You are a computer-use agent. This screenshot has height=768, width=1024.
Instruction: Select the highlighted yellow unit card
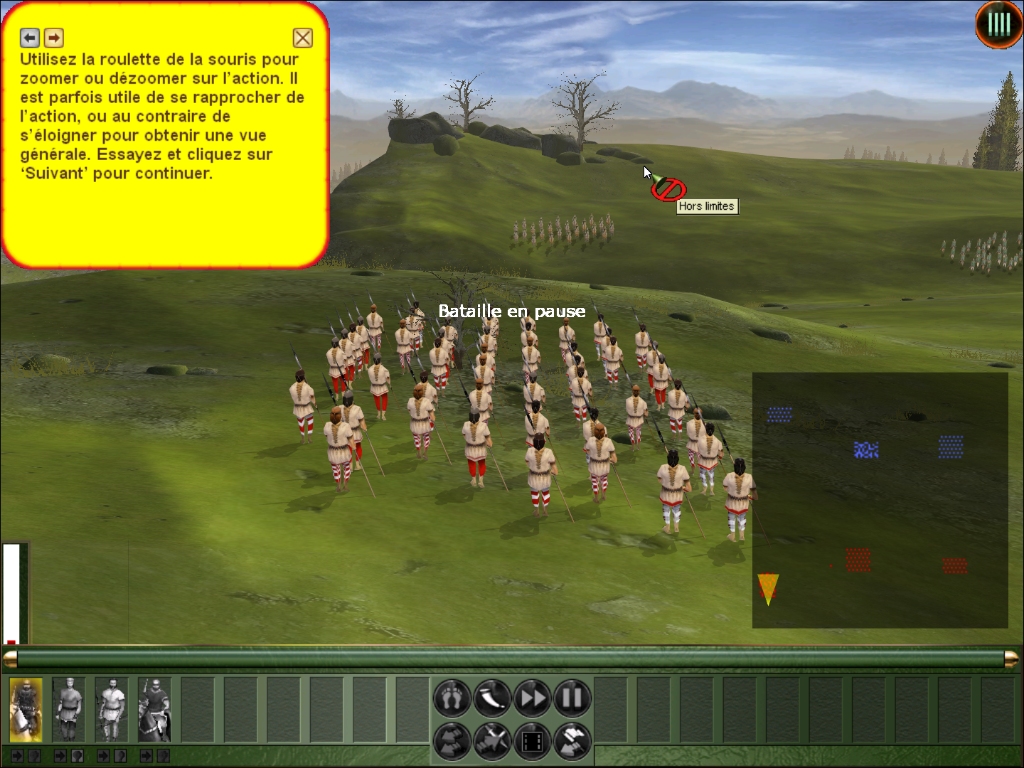(x=26, y=708)
